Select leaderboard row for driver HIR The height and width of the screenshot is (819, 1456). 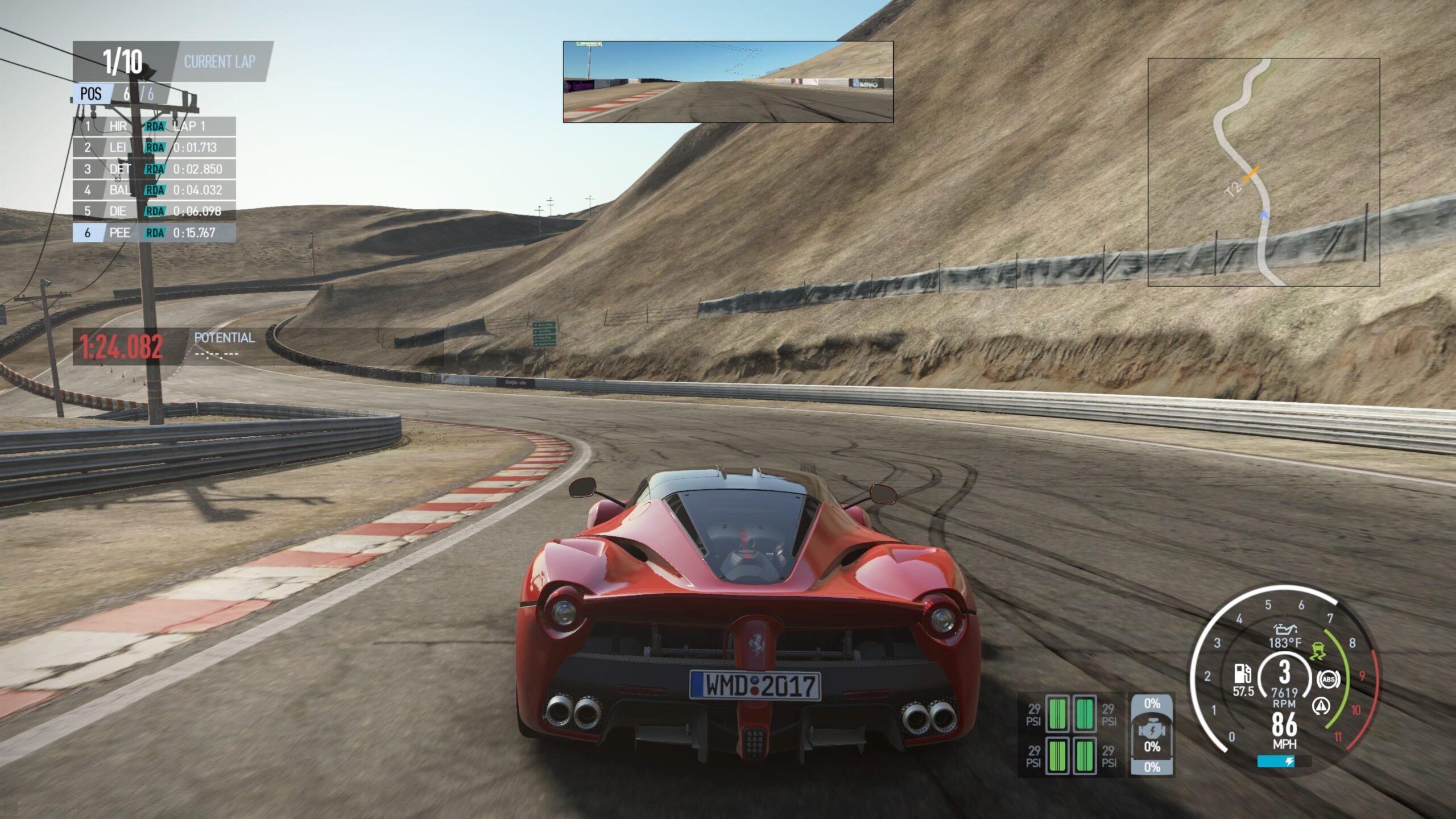pos(154,126)
